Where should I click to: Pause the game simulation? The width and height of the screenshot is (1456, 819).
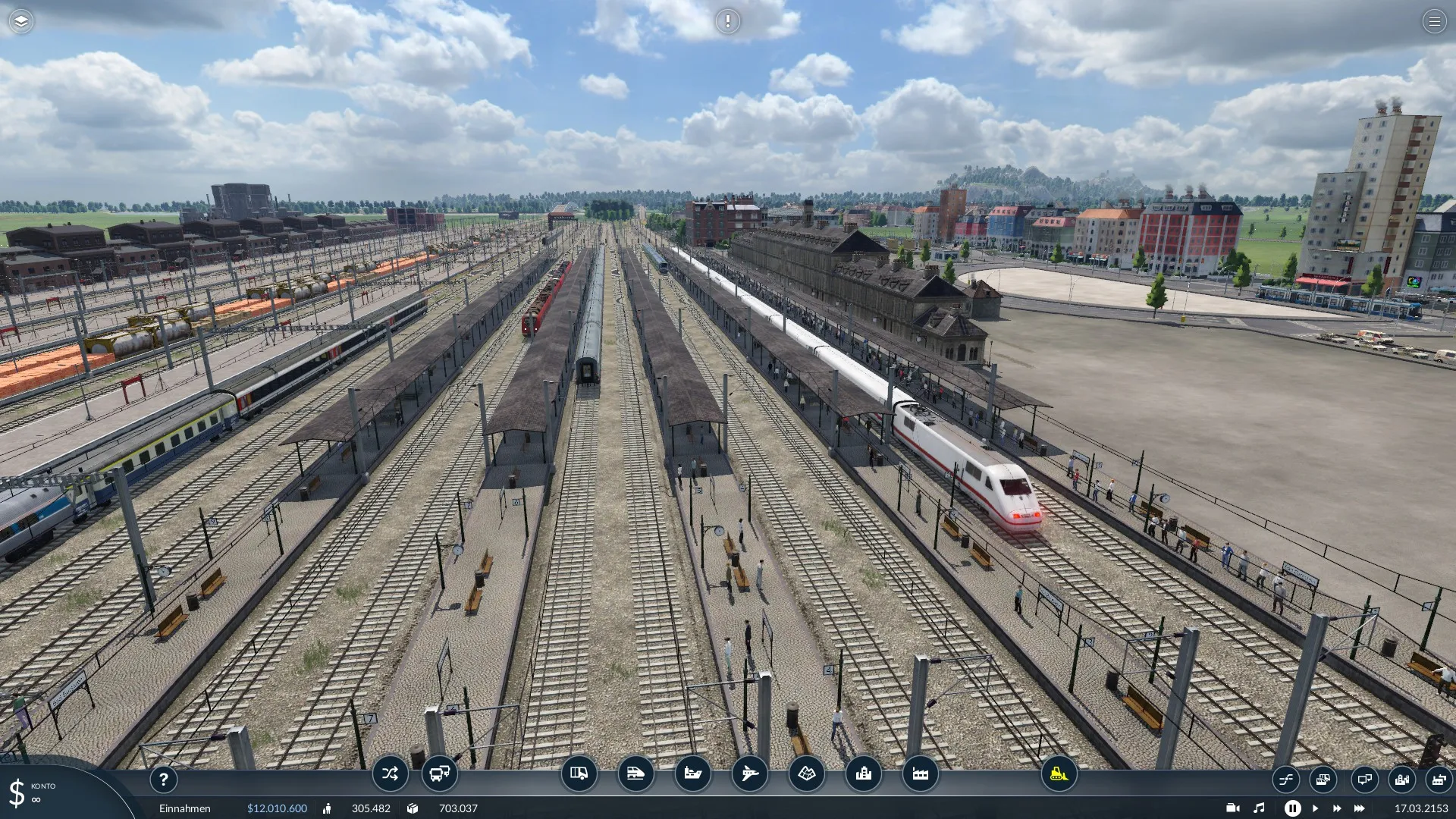(1292, 808)
